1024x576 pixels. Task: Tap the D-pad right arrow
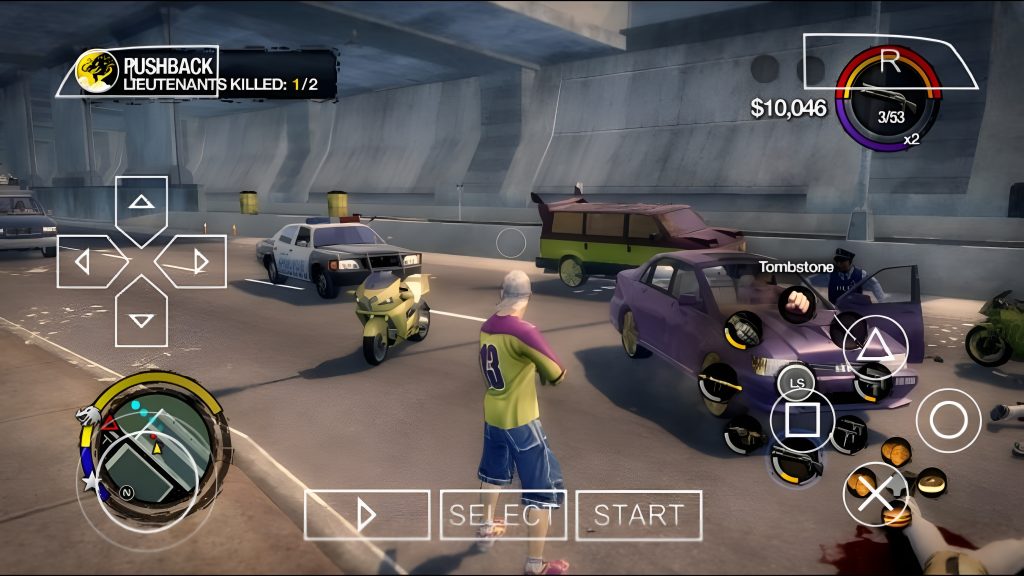click(x=199, y=262)
